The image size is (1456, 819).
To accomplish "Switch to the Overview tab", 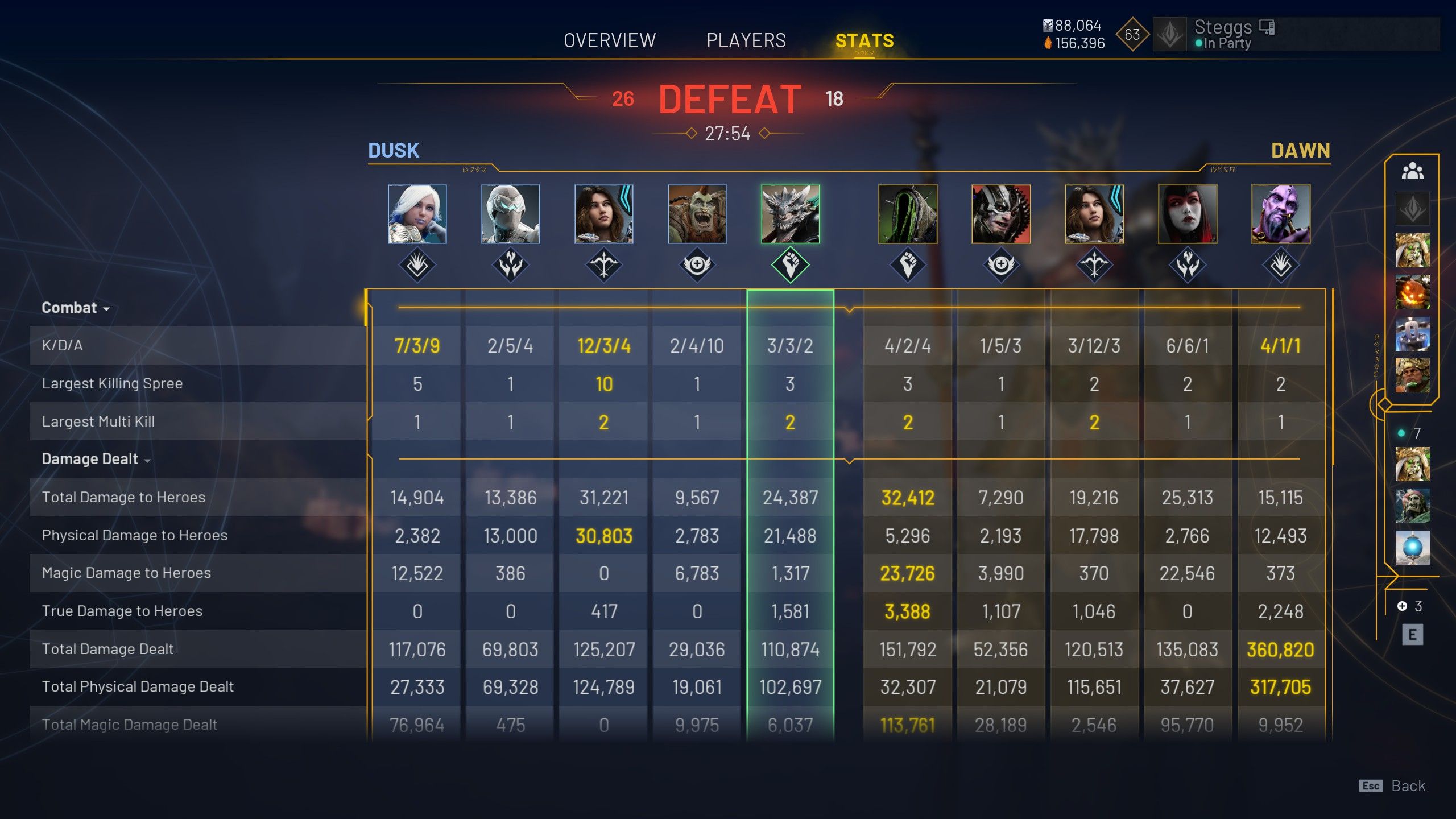I will tap(610, 41).
